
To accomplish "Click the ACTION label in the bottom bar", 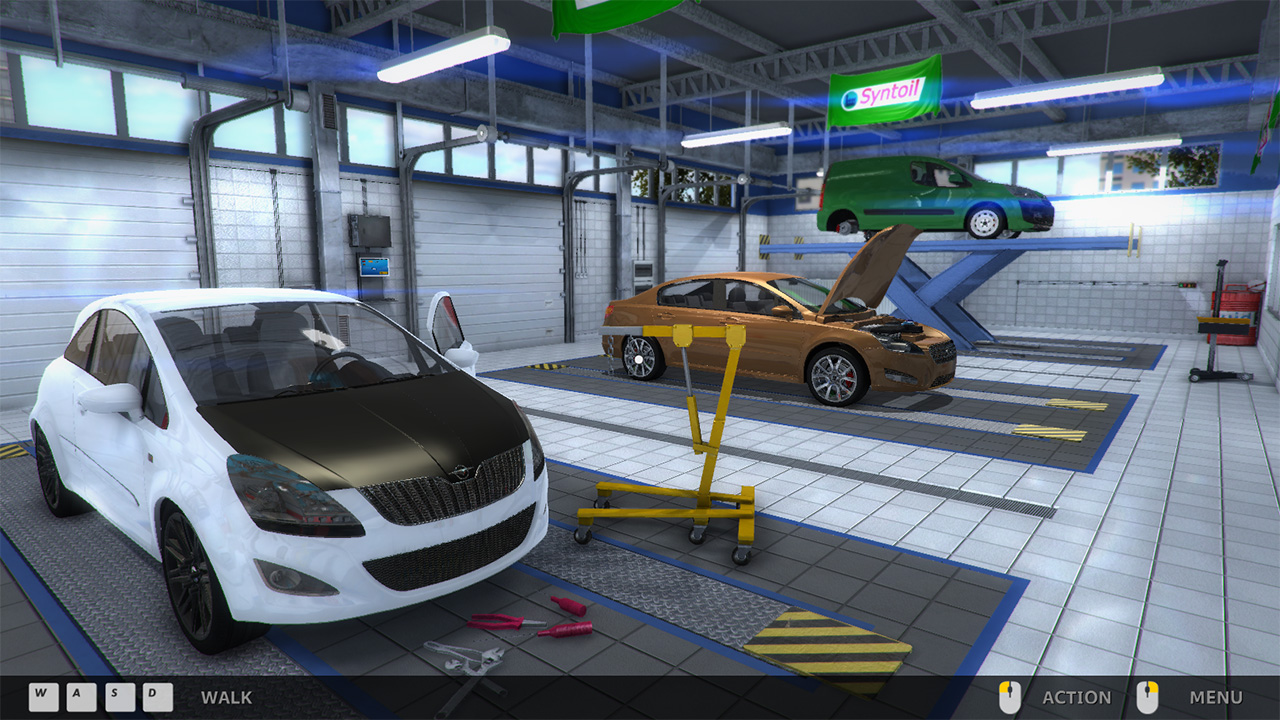I will point(1077,698).
